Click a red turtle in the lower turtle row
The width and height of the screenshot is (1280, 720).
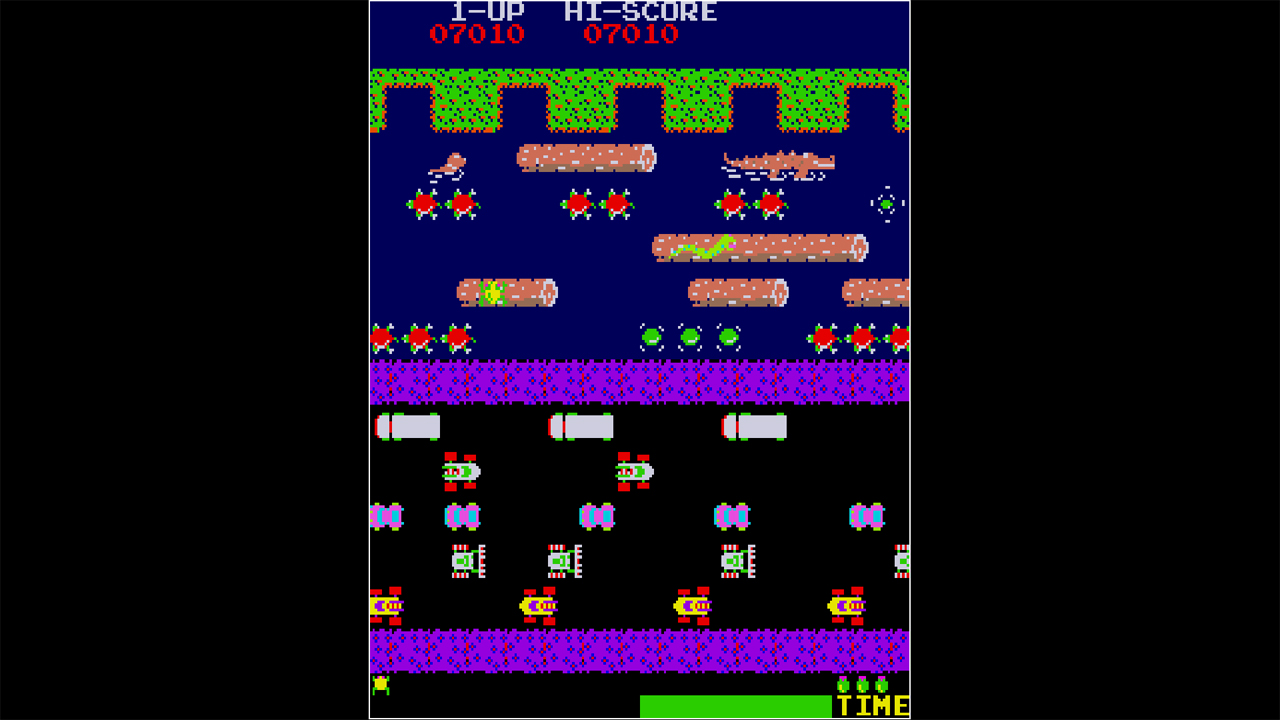(x=420, y=338)
